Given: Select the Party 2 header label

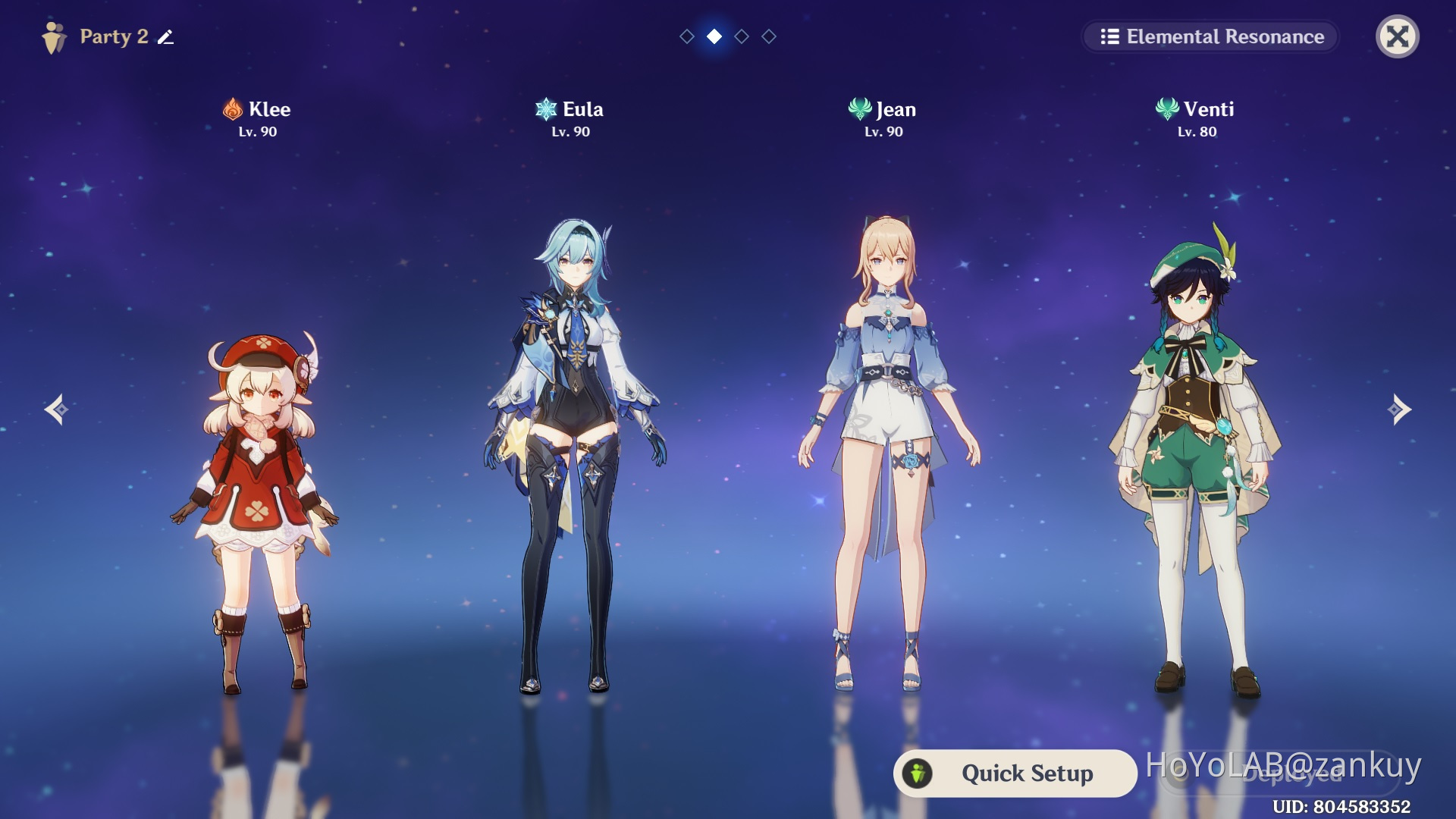Looking at the screenshot, I should [114, 36].
